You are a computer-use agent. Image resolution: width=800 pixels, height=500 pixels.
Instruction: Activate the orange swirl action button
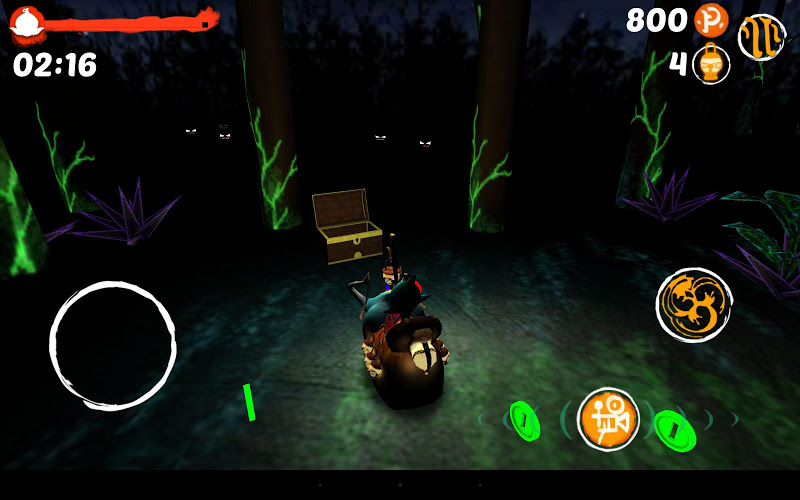pyautogui.click(x=693, y=305)
